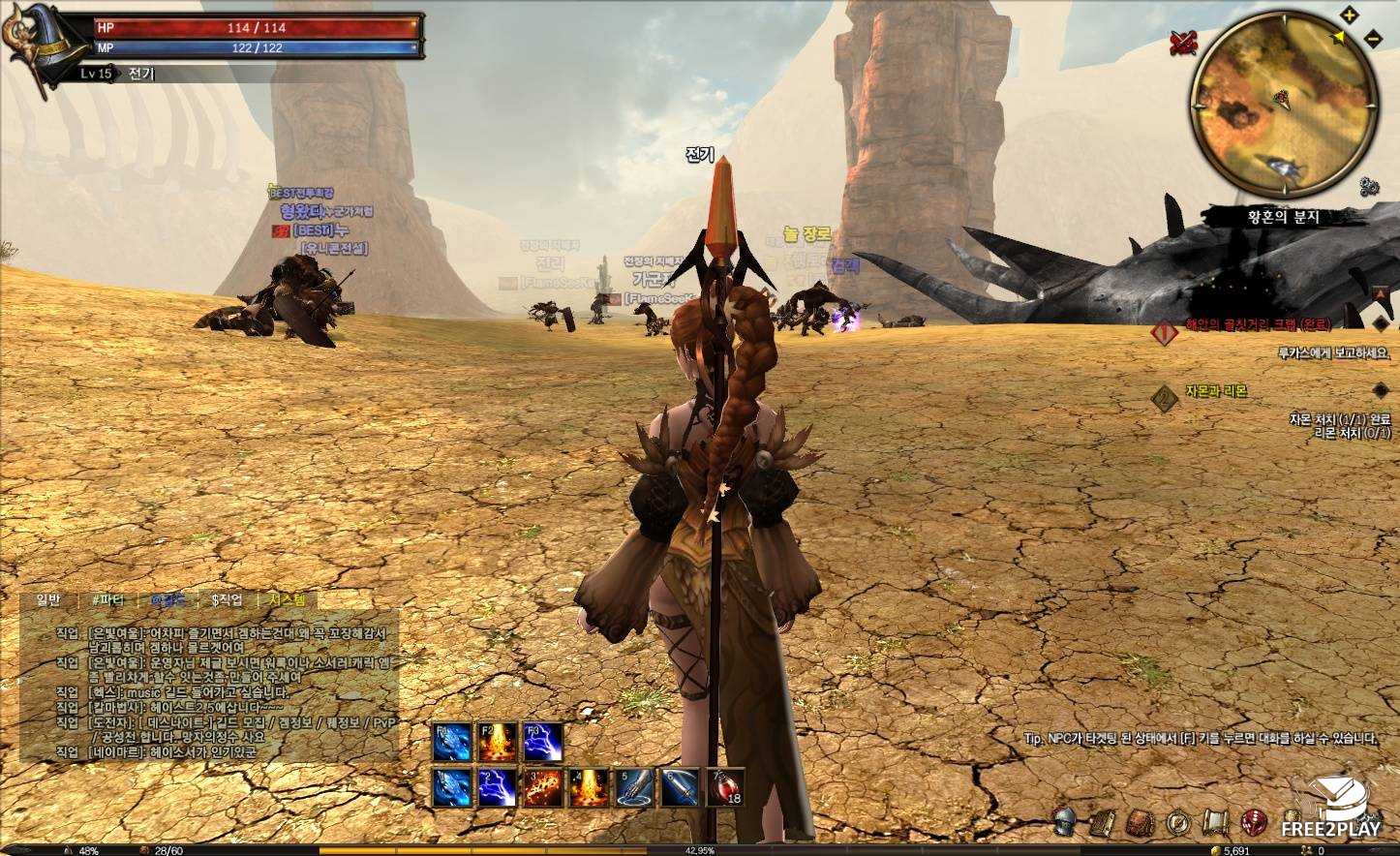Zoom out the minimap with the minus button

coord(1372,38)
